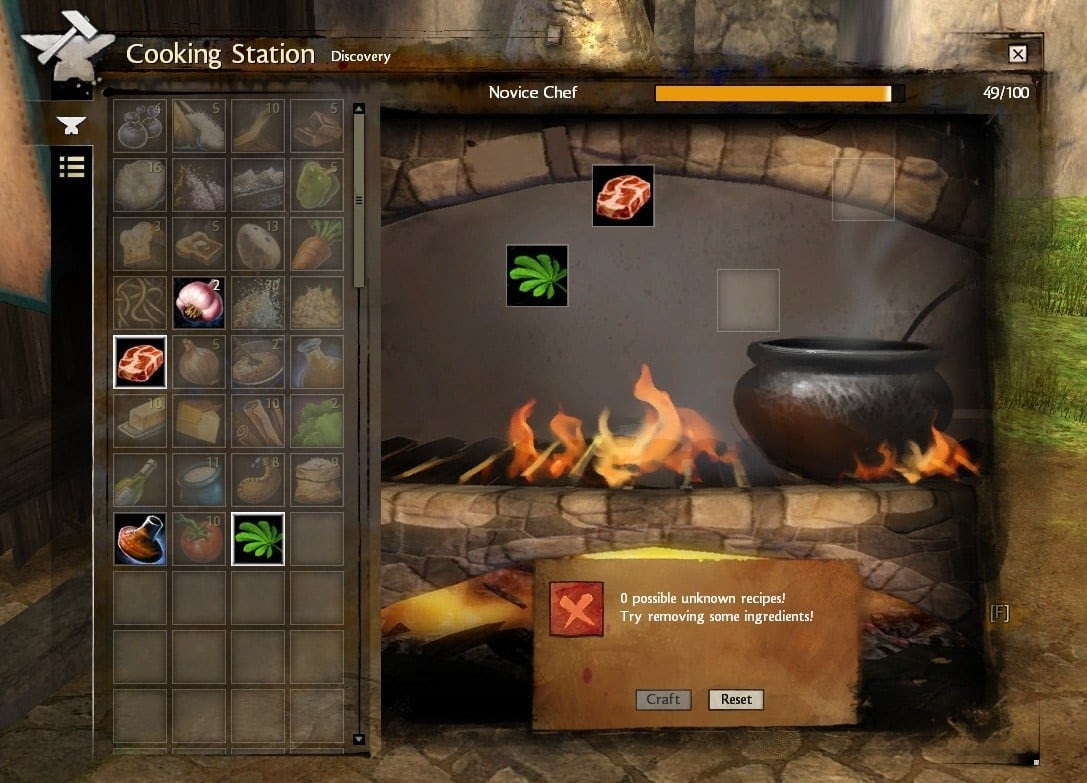This screenshot has height=783, width=1087.
Task: Open the recipe list tab
Action: [x=72, y=166]
